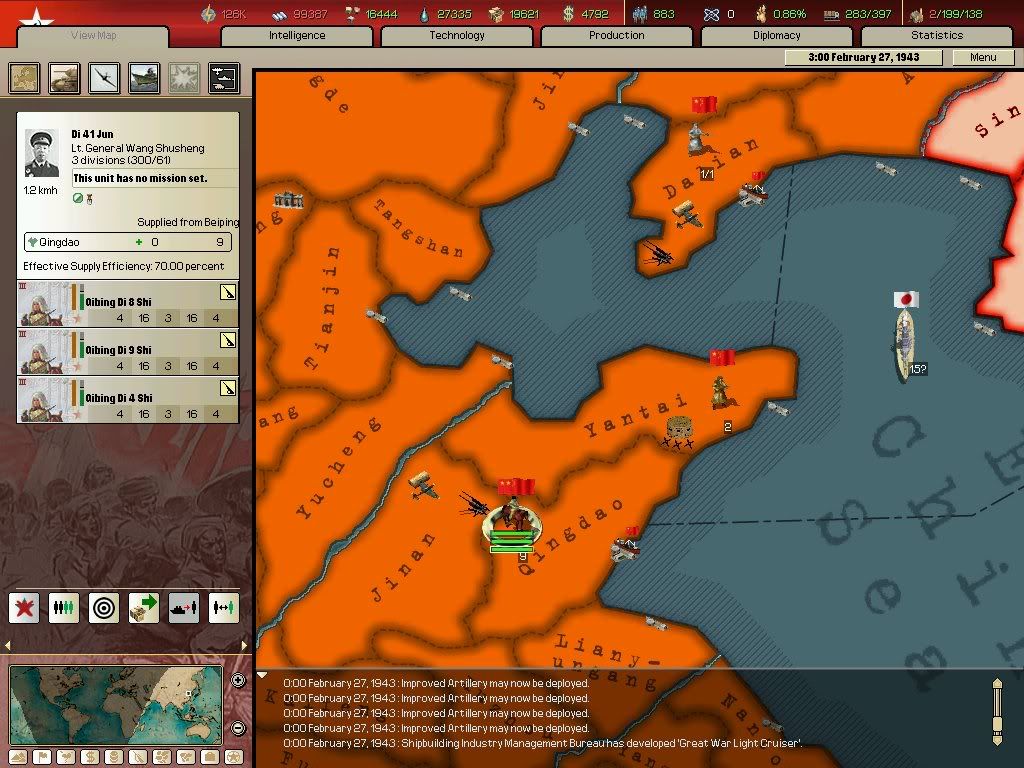
Task: Open the Intelligence tab
Action: pos(297,36)
